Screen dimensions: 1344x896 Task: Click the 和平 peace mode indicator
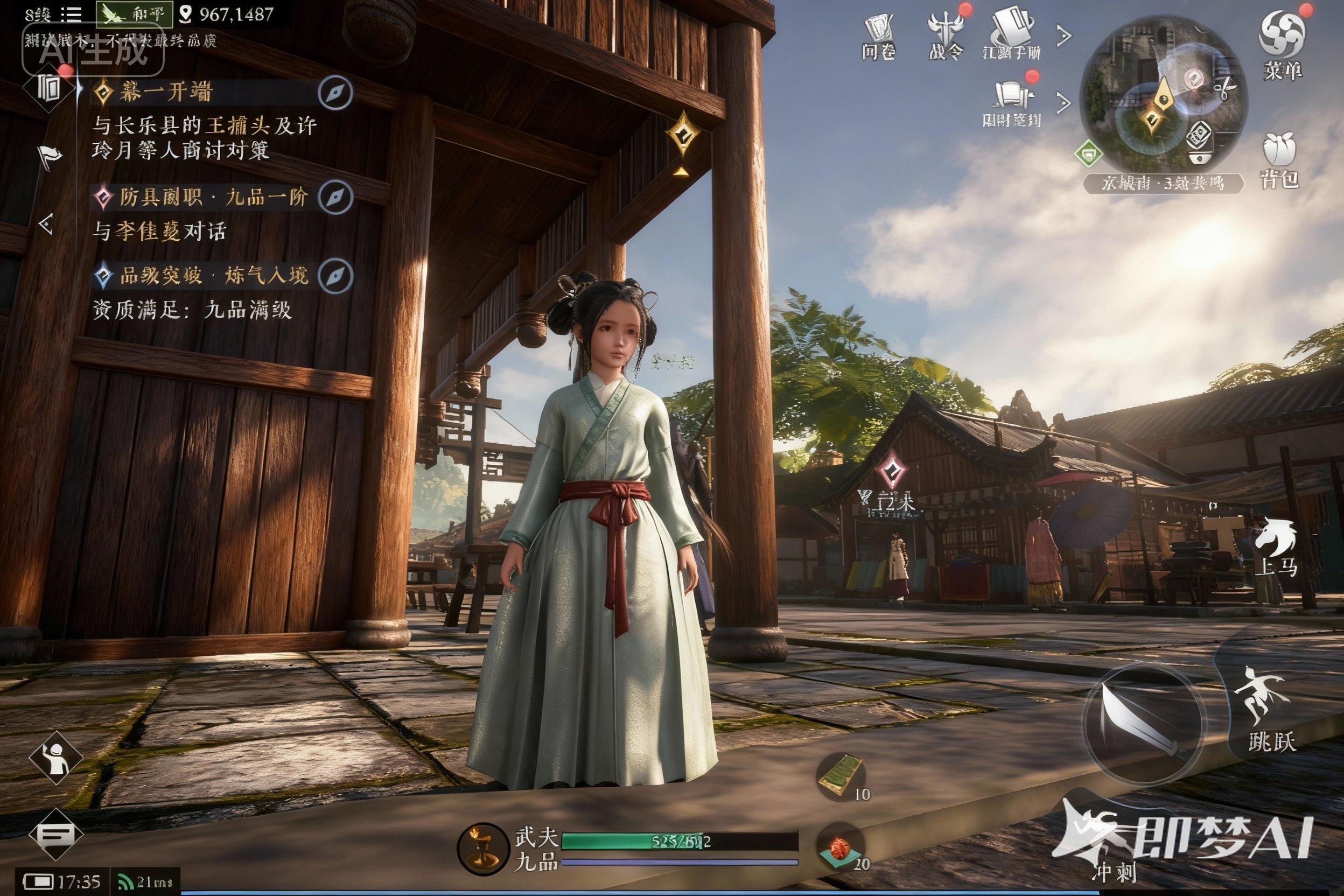point(135,15)
